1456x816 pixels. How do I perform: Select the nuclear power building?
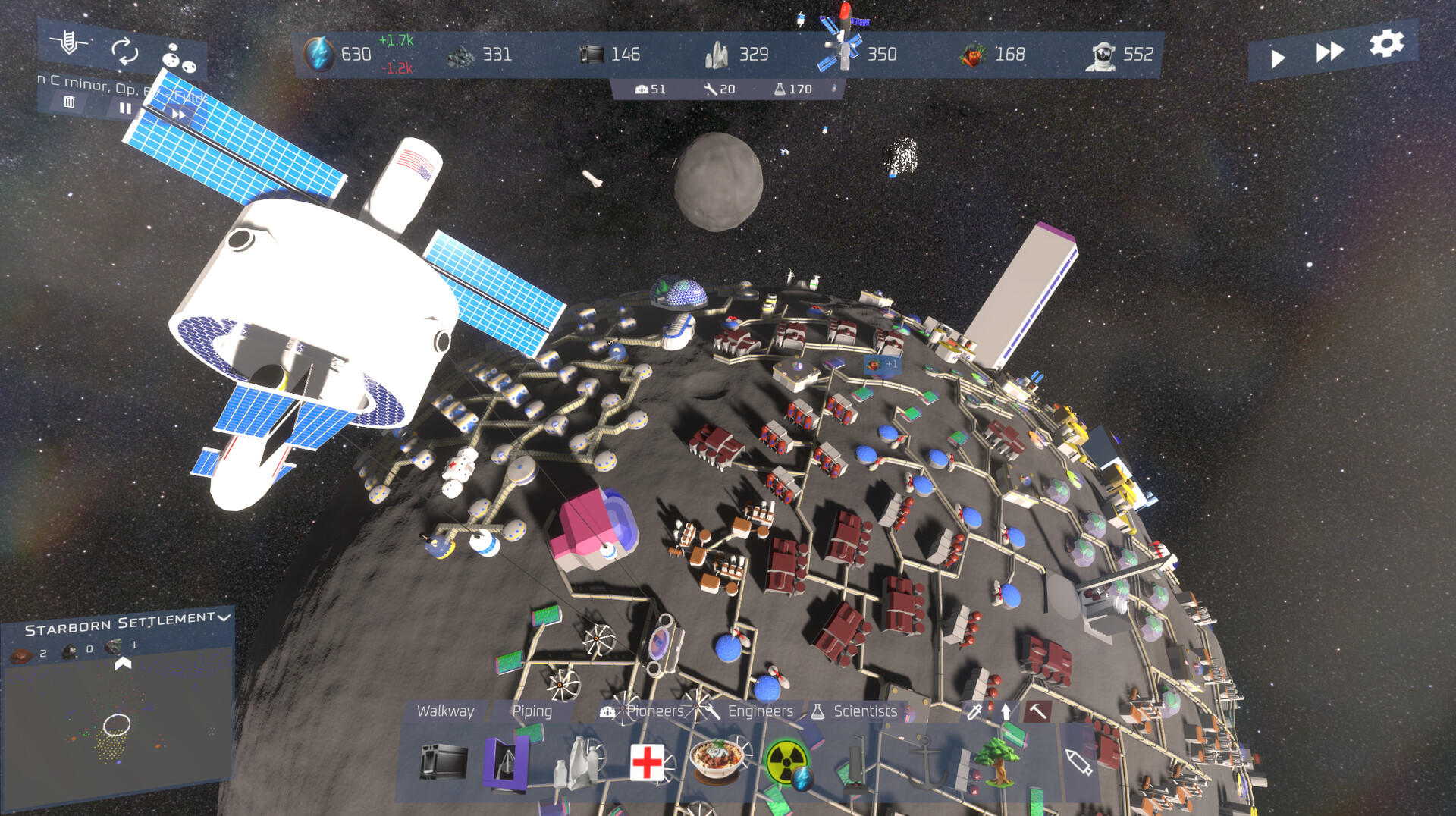coord(786,761)
